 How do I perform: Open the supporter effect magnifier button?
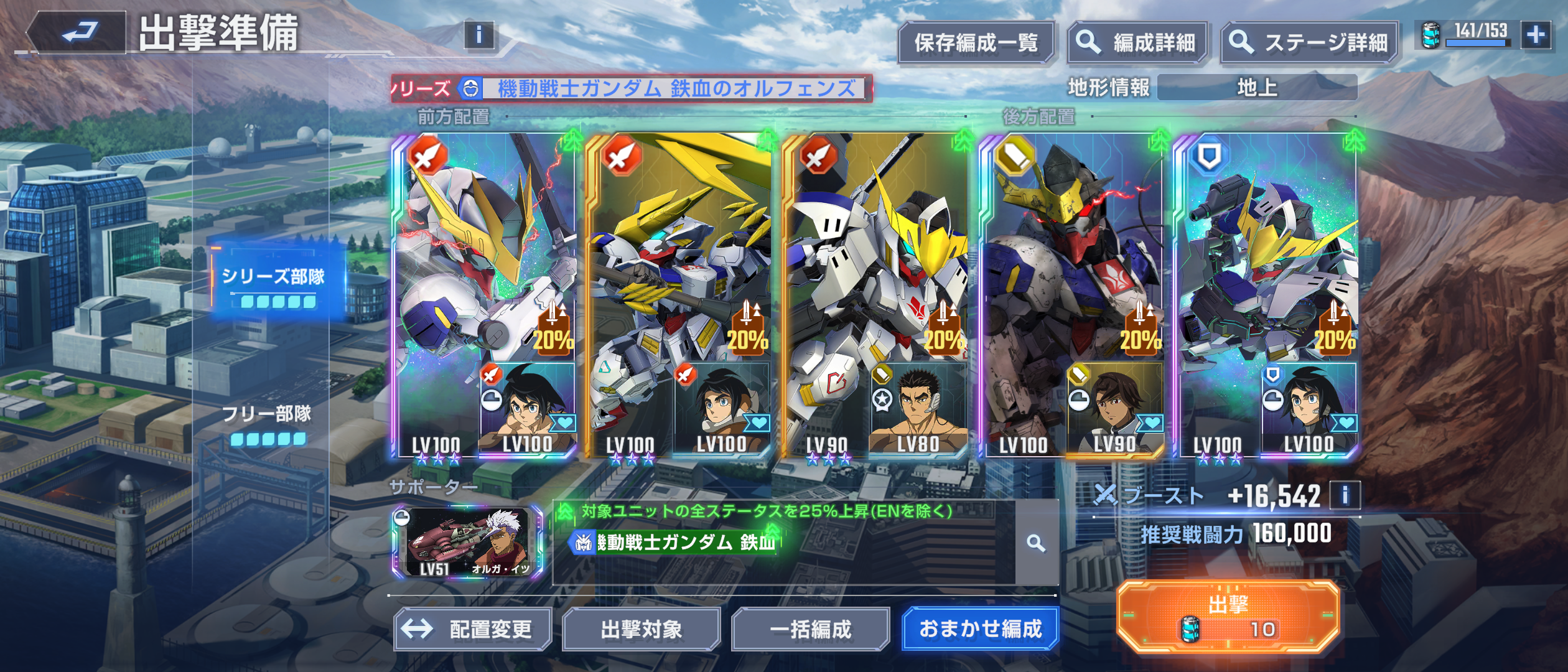click(1036, 543)
